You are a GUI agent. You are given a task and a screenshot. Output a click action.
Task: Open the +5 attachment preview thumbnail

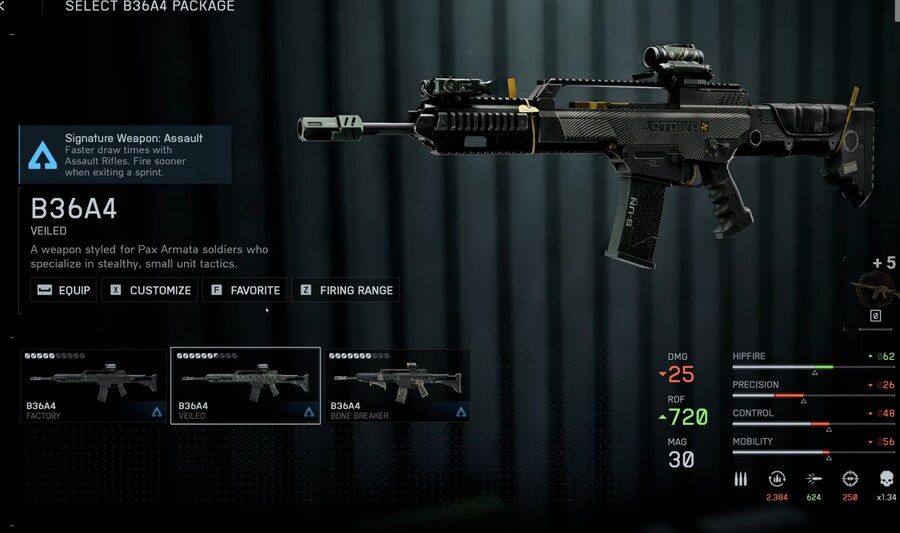[x=877, y=290]
